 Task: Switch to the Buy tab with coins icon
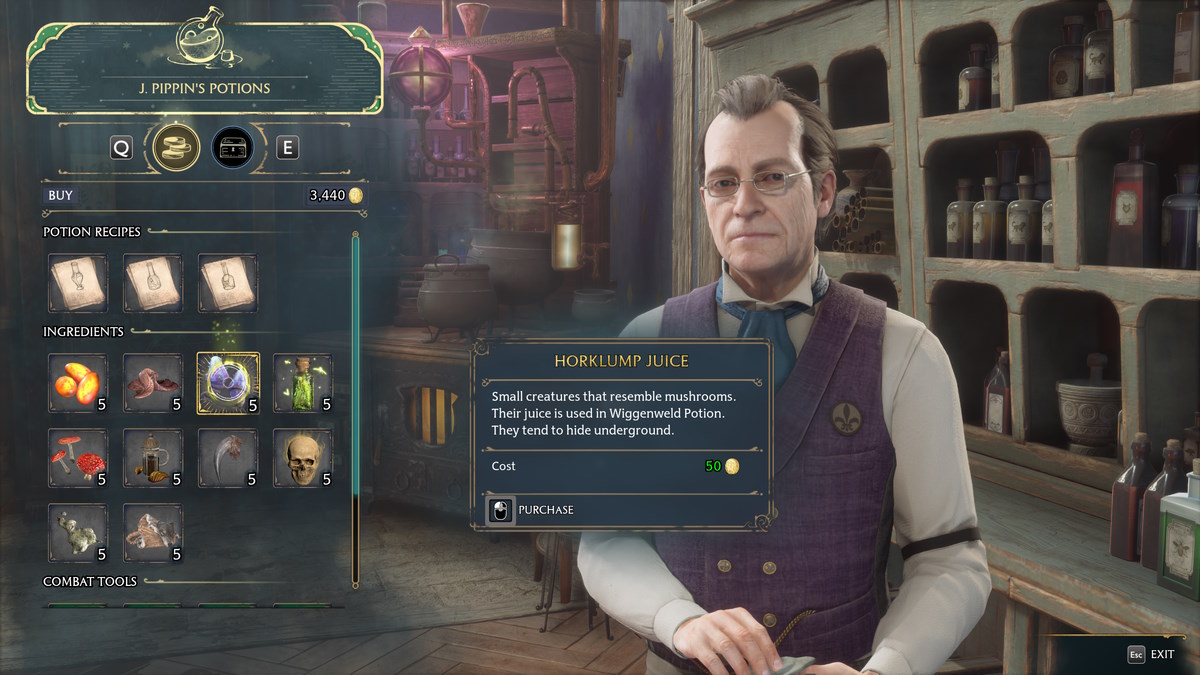tap(175, 148)
